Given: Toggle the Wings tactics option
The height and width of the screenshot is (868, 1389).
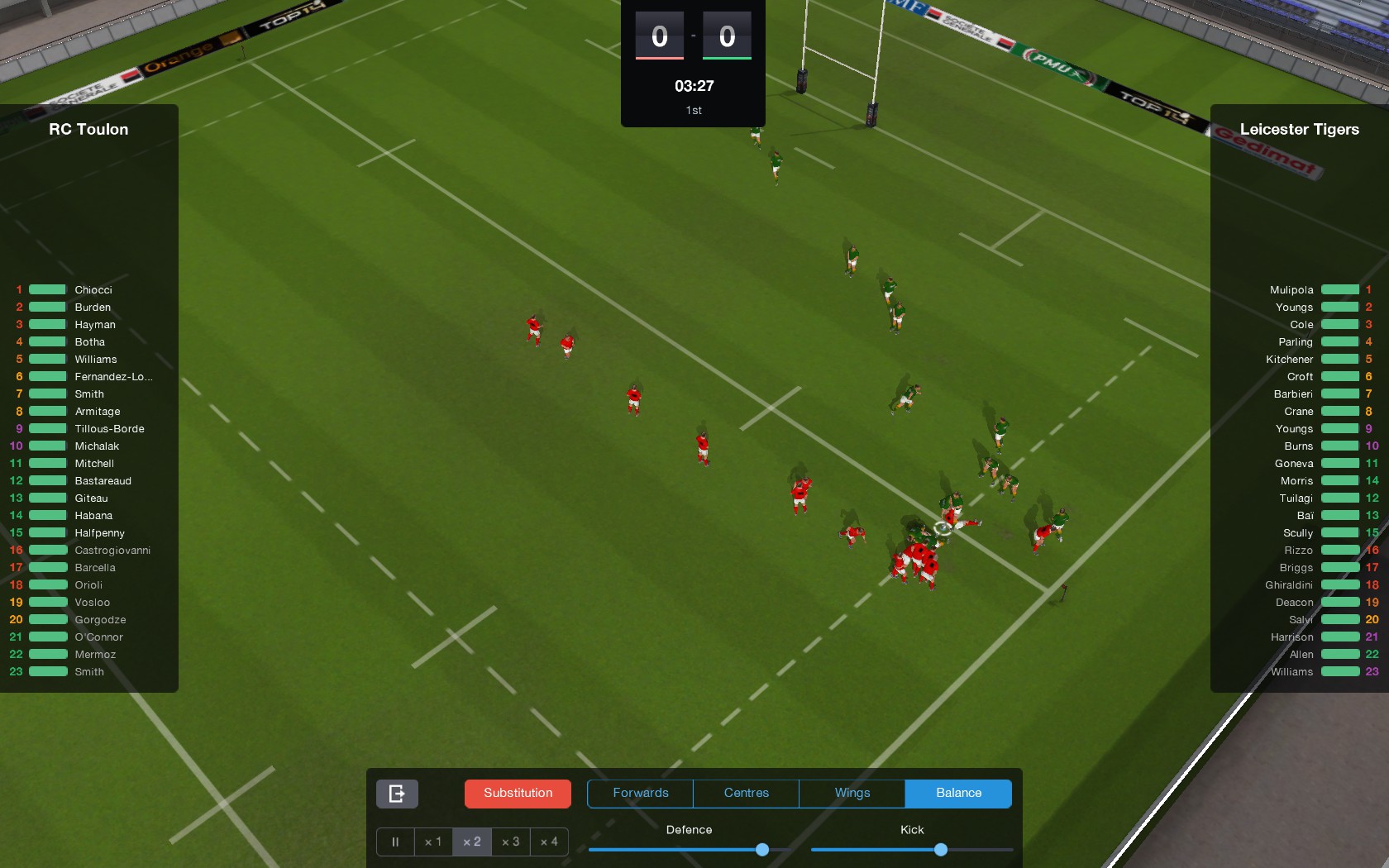Looking at the screenshot, I should (x=851, y=793).
